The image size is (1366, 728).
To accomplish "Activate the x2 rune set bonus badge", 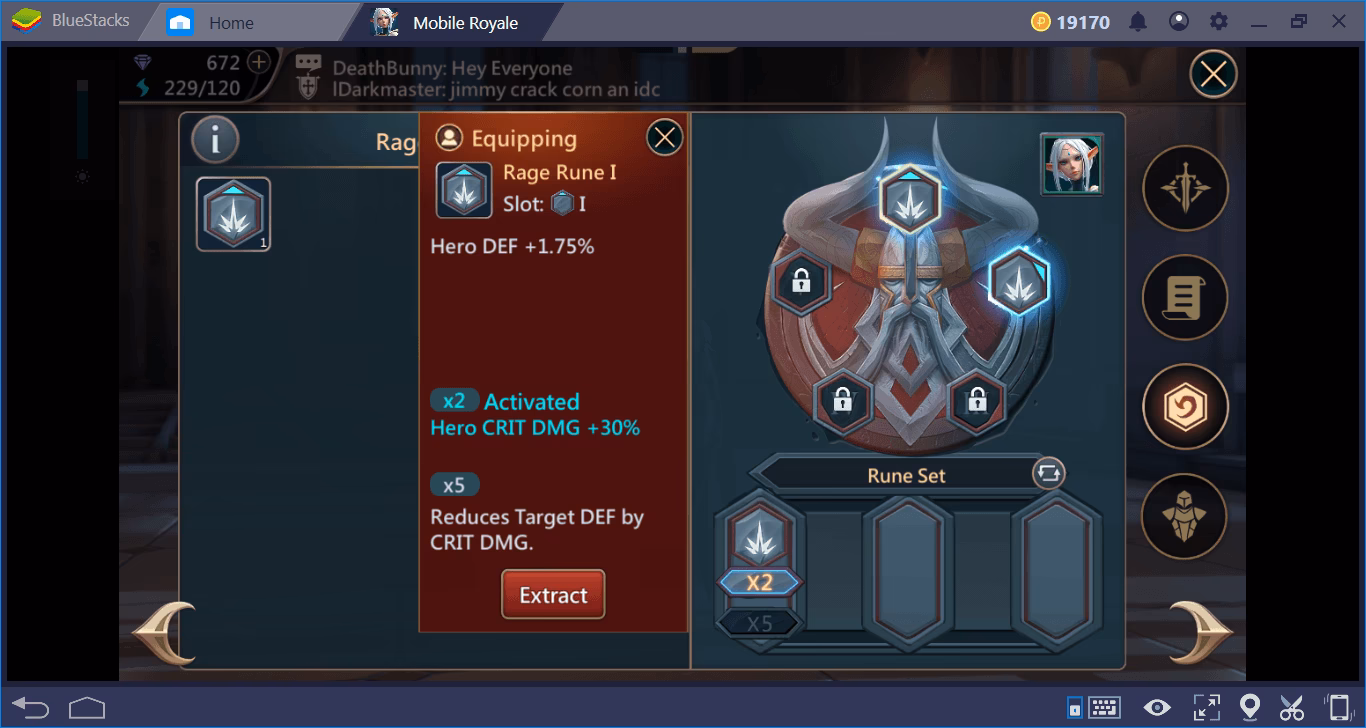I will tap(759, 584).
